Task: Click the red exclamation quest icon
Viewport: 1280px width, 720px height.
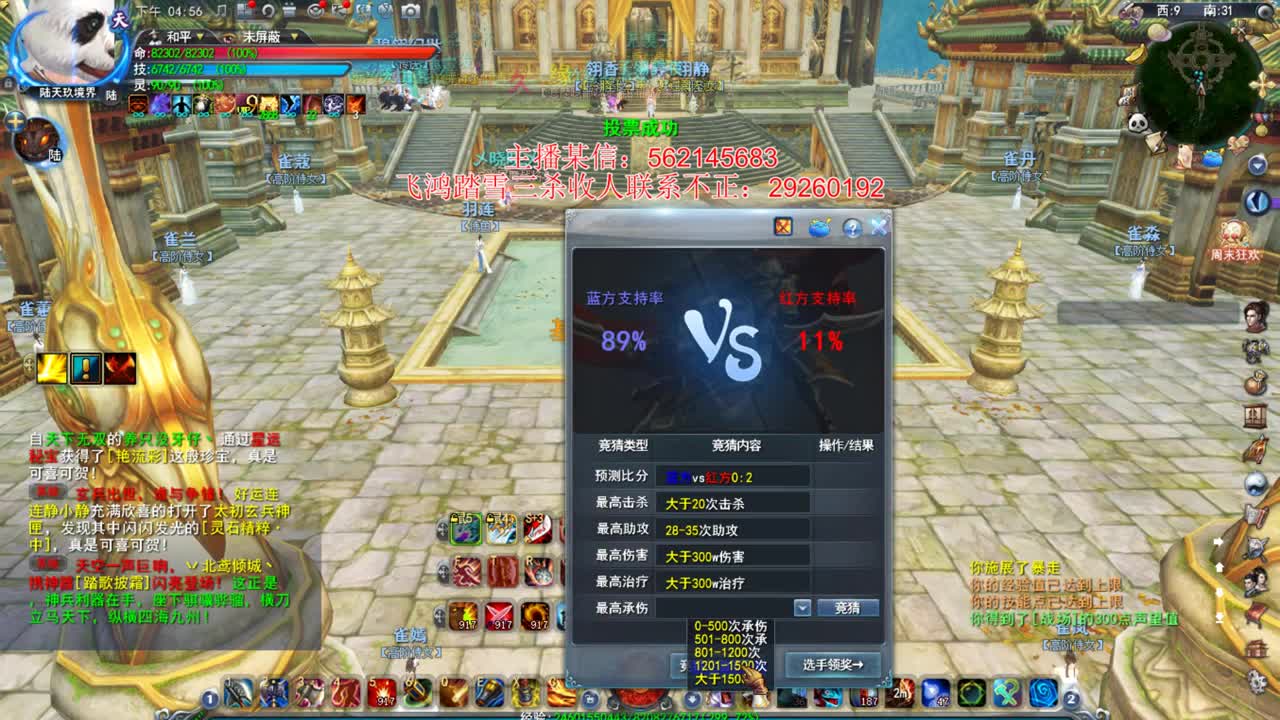Action: 84,366
